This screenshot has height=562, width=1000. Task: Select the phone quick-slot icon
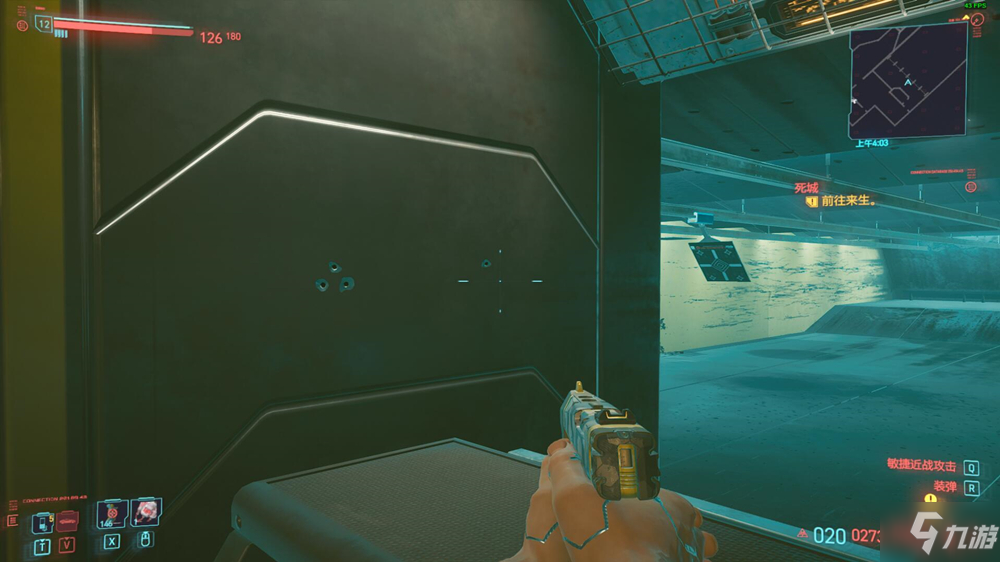tap(43, 520)
